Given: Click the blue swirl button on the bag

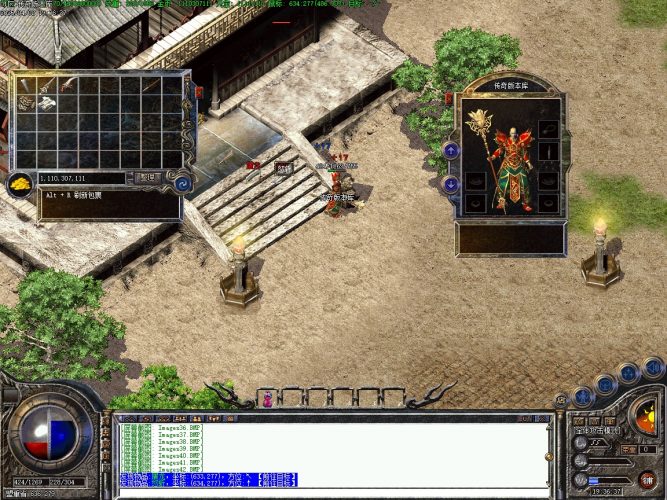Looking at the screenshot, I should point(182,183).
